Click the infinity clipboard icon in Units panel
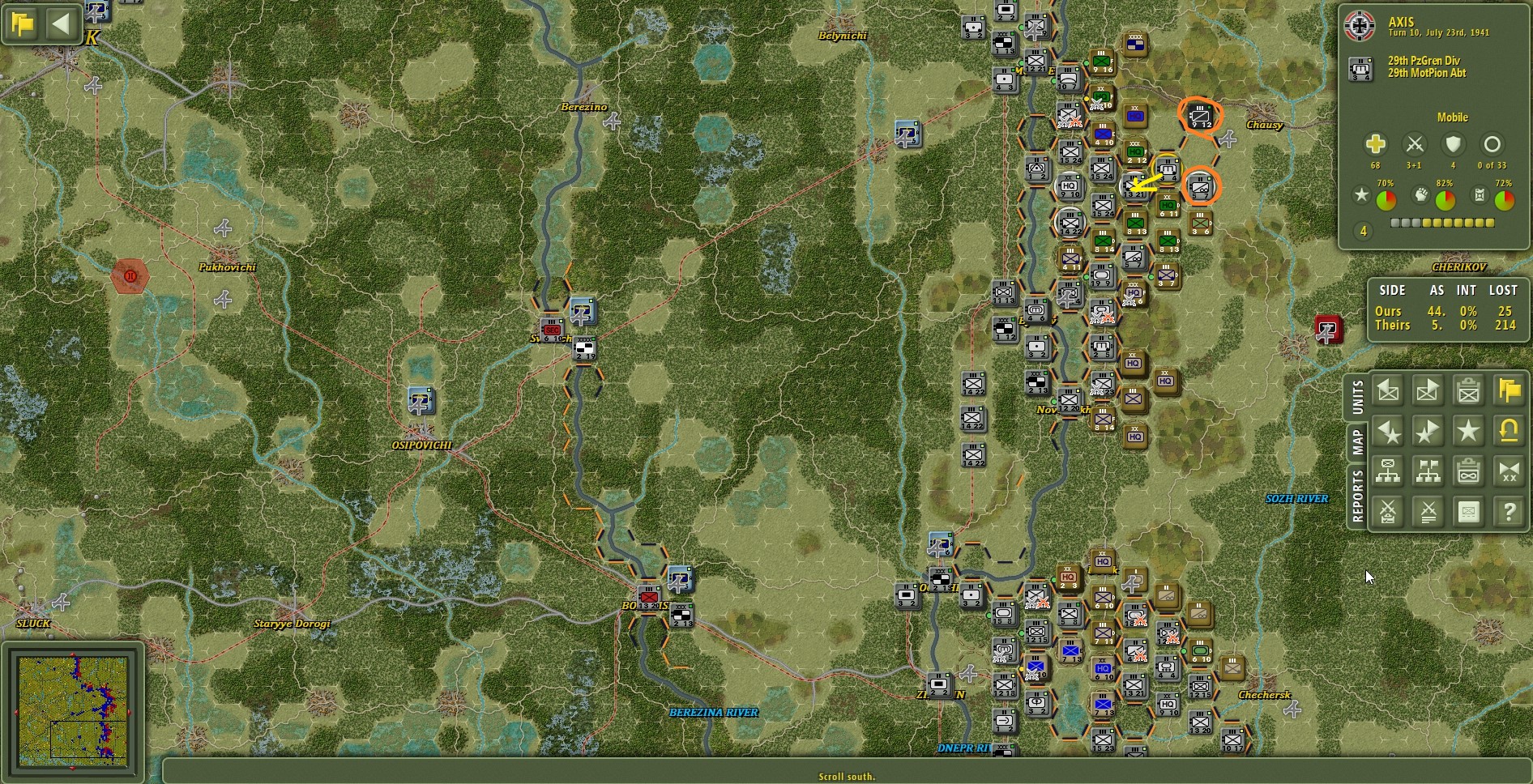The height and width of the screenshot is (784, 1533). coord(1467,472)
